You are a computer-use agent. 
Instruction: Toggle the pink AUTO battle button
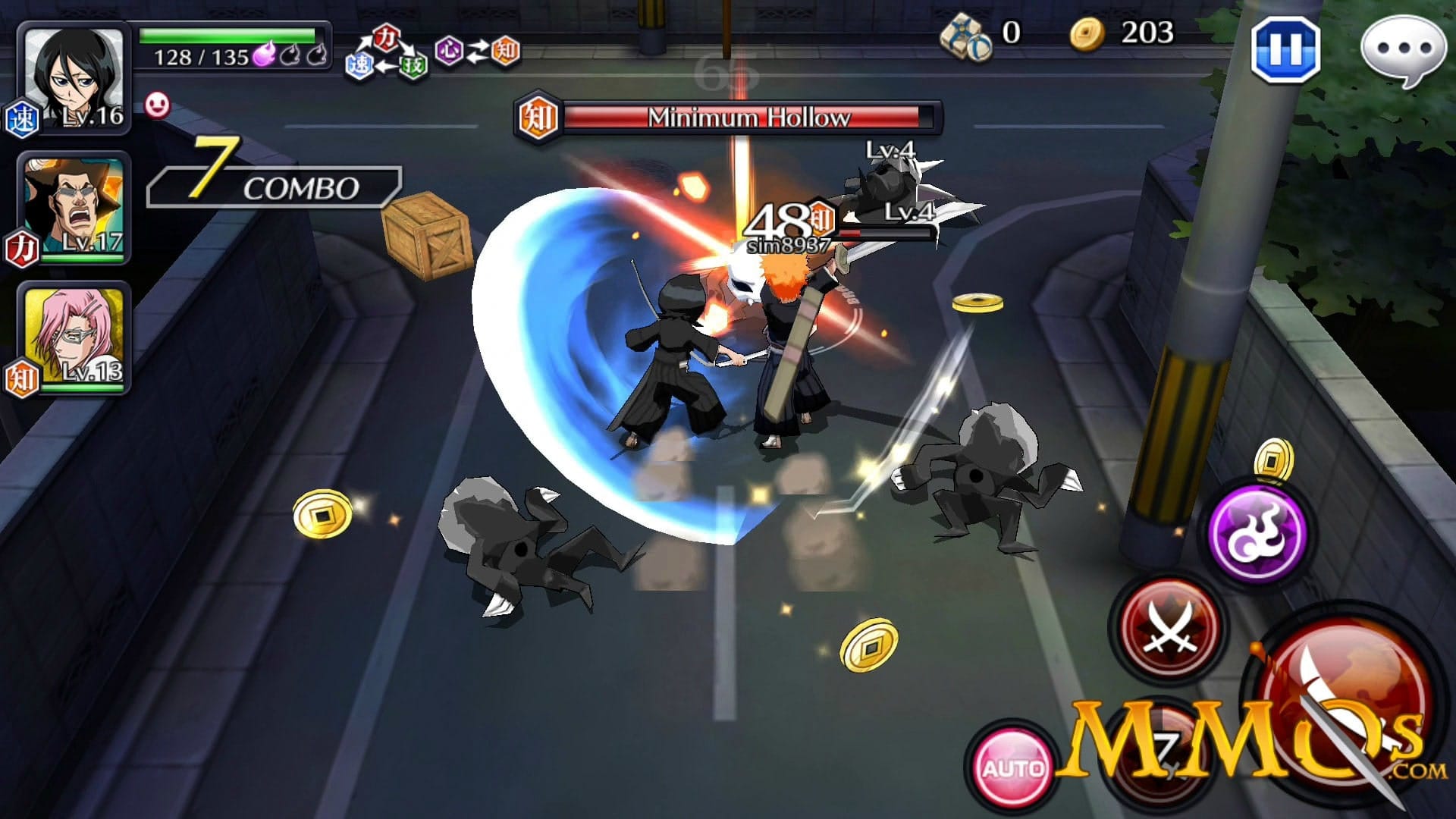1012,767
